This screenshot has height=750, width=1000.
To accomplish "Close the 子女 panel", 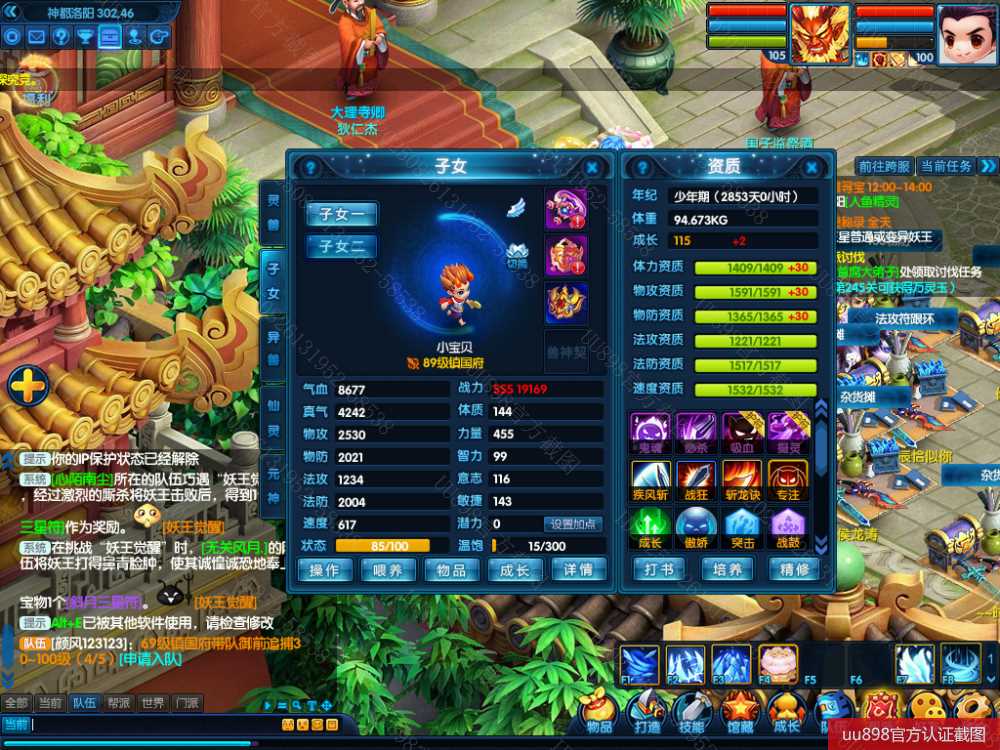I will coord(592,168).
